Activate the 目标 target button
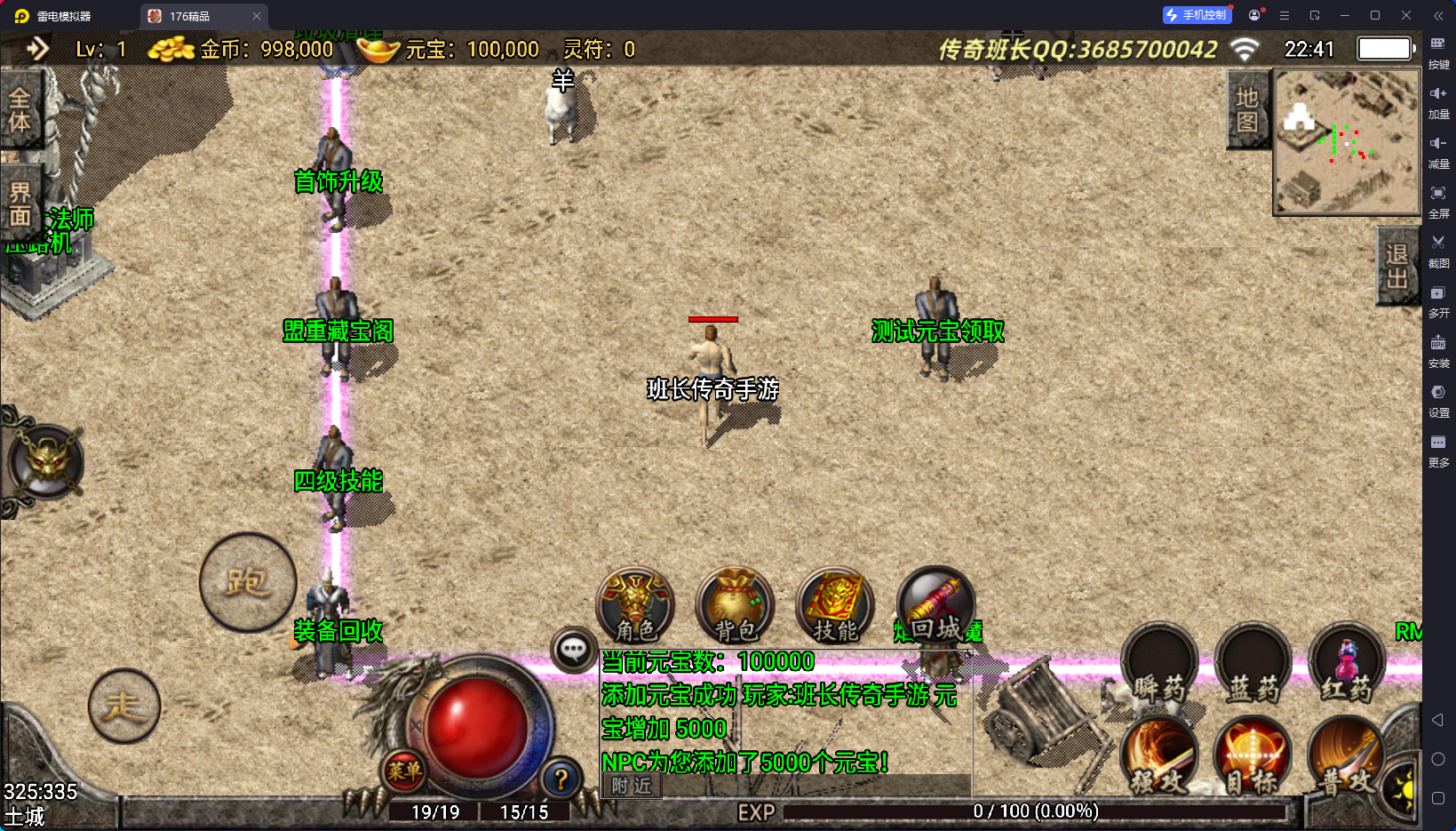 pos(1253,755)
